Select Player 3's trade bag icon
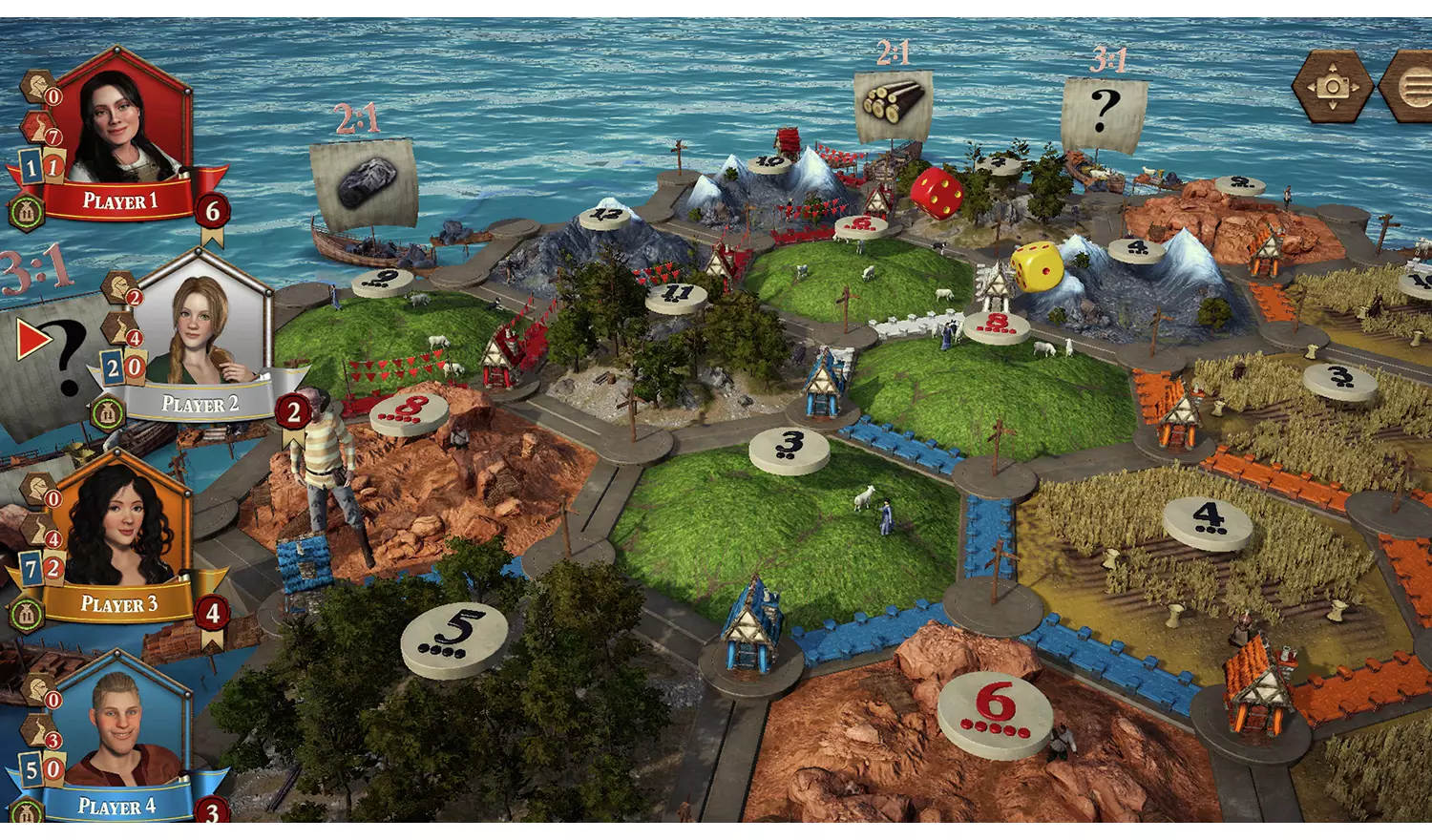 pyautogui.click(x=26, y=611)
